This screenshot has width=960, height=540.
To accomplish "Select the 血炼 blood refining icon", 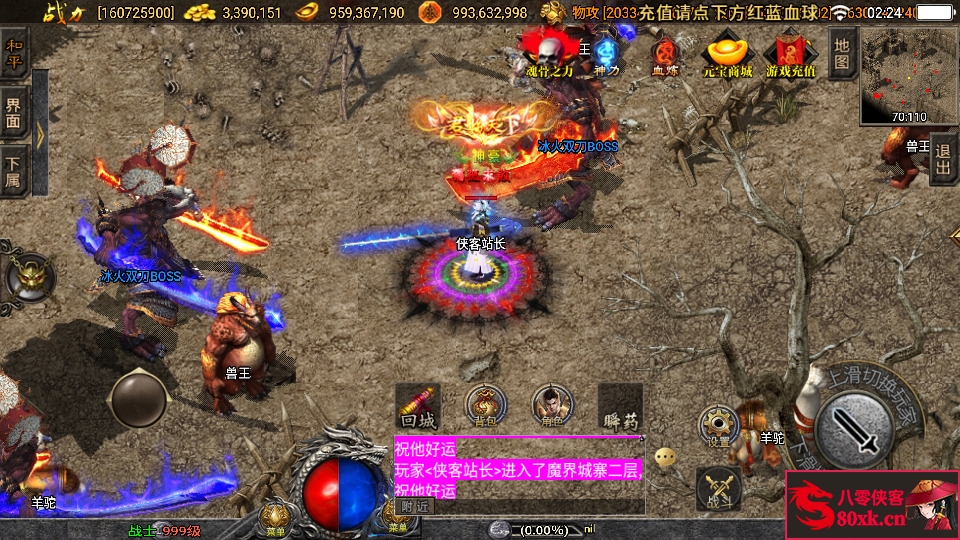I will coord(665,57).
